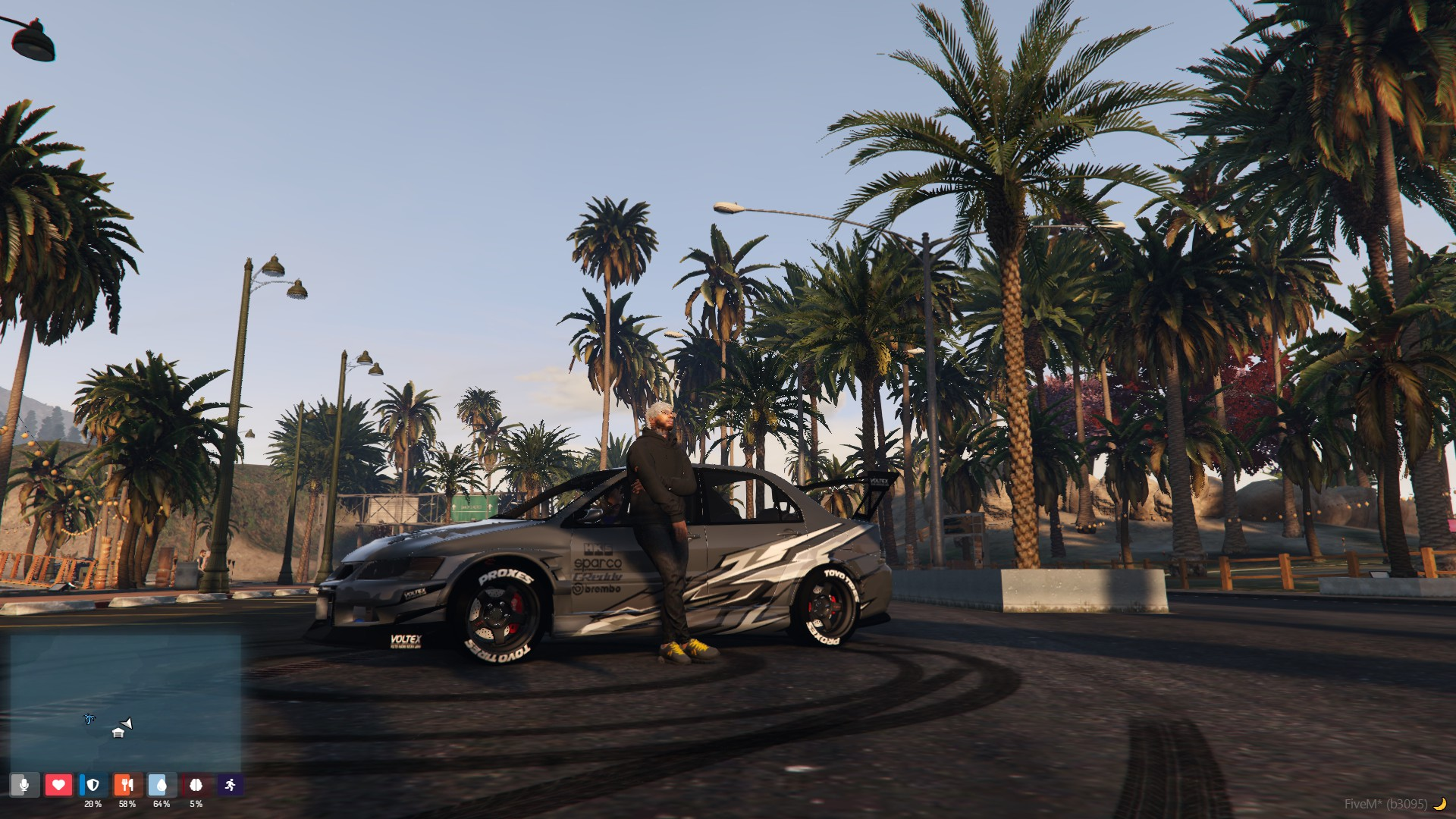Click the small blue marker icon on the minimap
1456x819 pixels.
89,719
